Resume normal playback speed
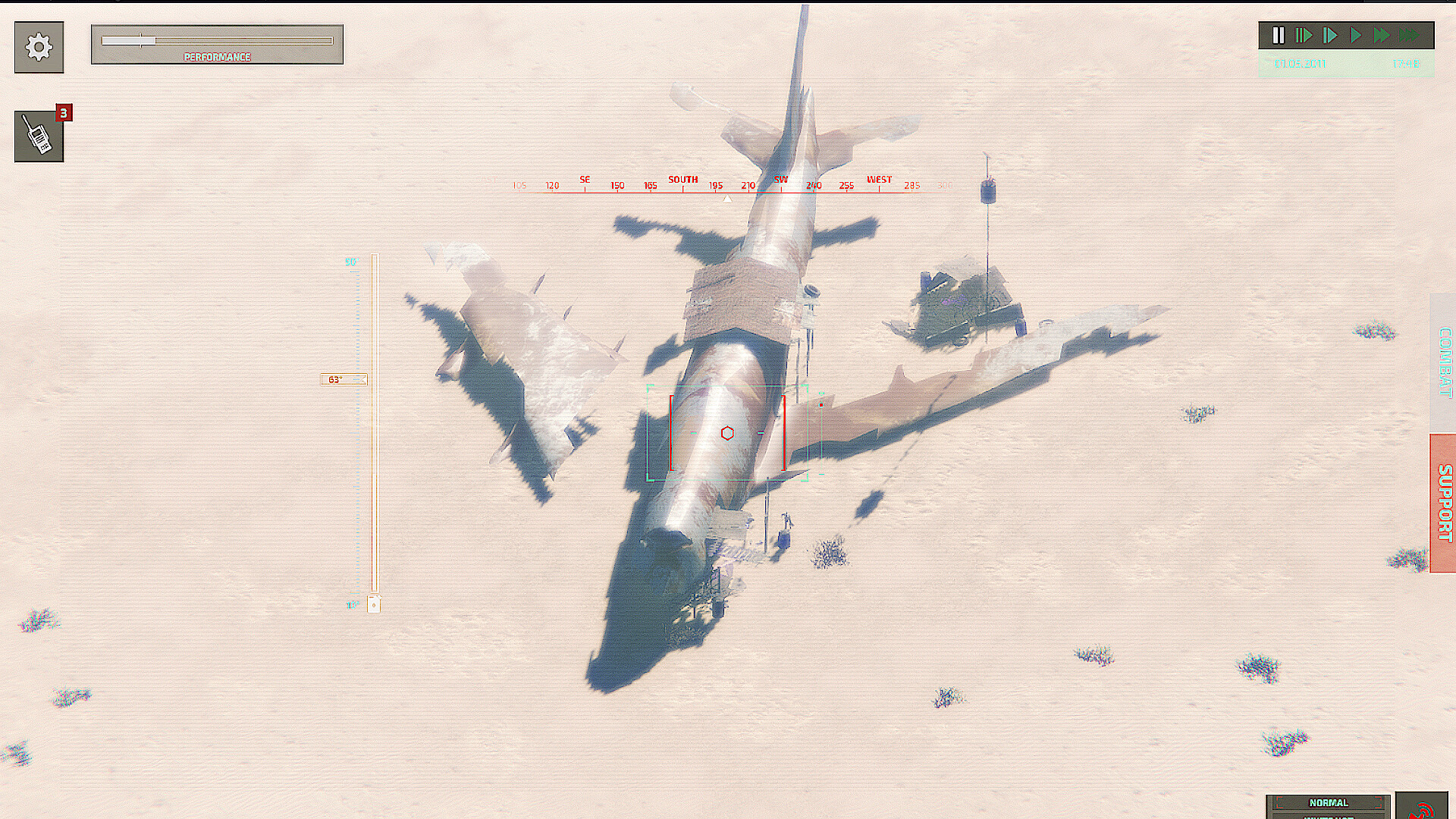 (1356, 34)
